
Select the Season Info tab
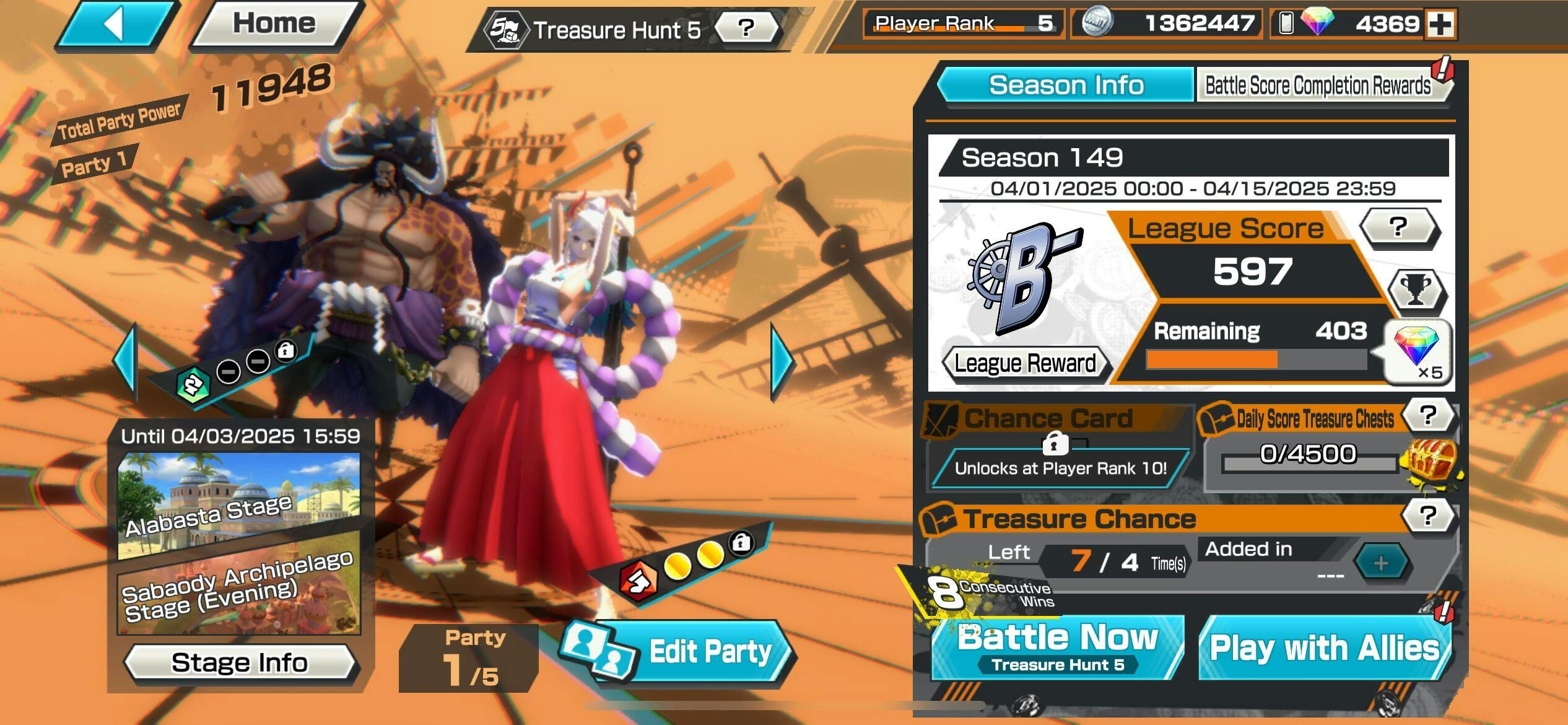(1066, 86)
